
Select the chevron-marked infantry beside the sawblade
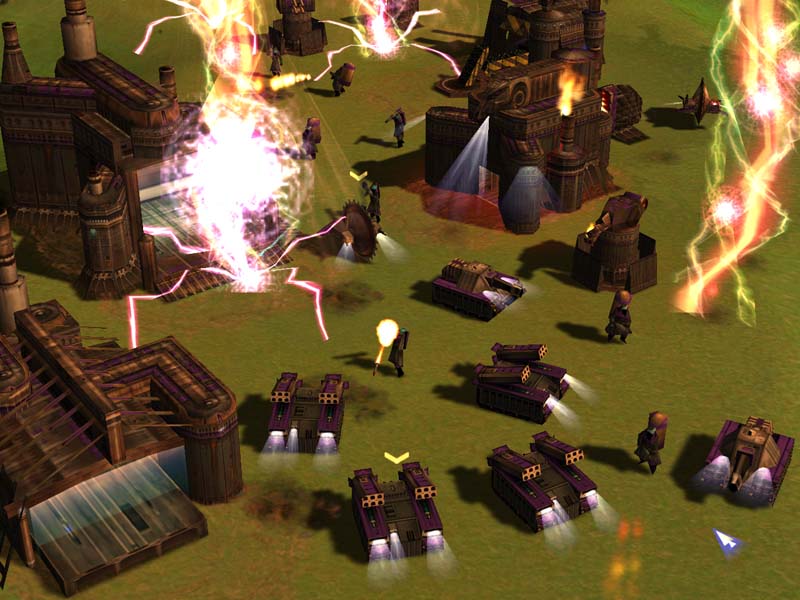pyautogui.click(x=373, y=201)
